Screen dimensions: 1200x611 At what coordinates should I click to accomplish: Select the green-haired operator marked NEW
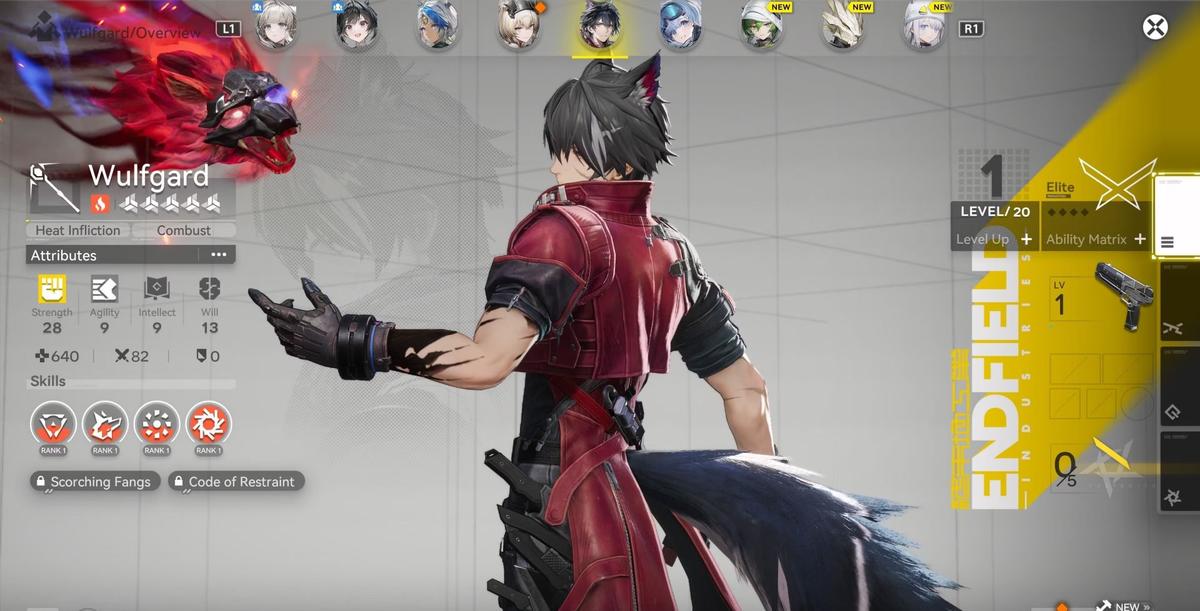coord(762,25)
